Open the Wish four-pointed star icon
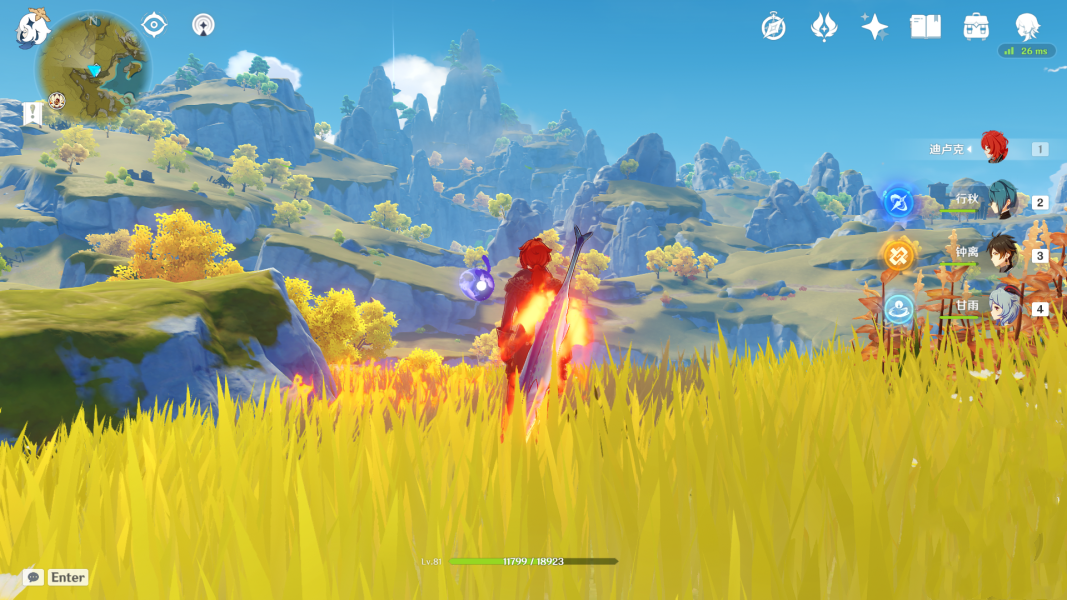Viewport: 1067px width, 600px height. coord(874,27)
